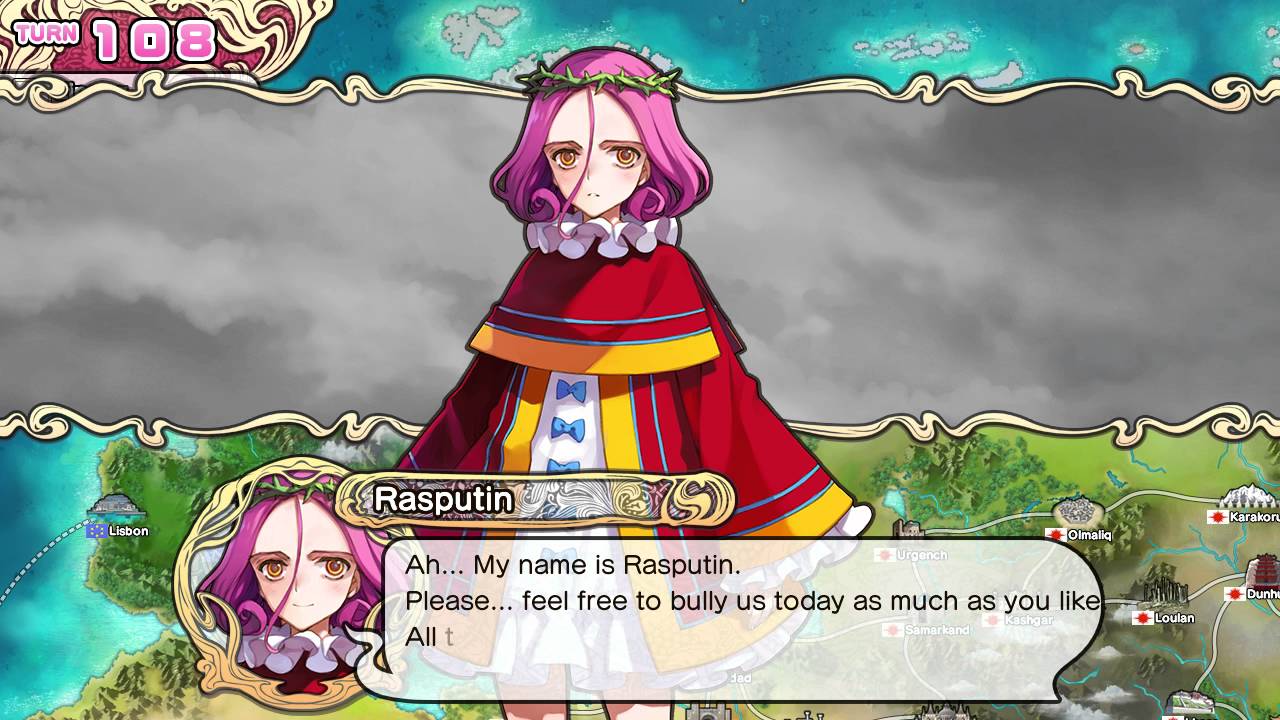Click the Lisbon blue faction flag icon
This screenshot has width=1280, height=720.
point(97,531)
